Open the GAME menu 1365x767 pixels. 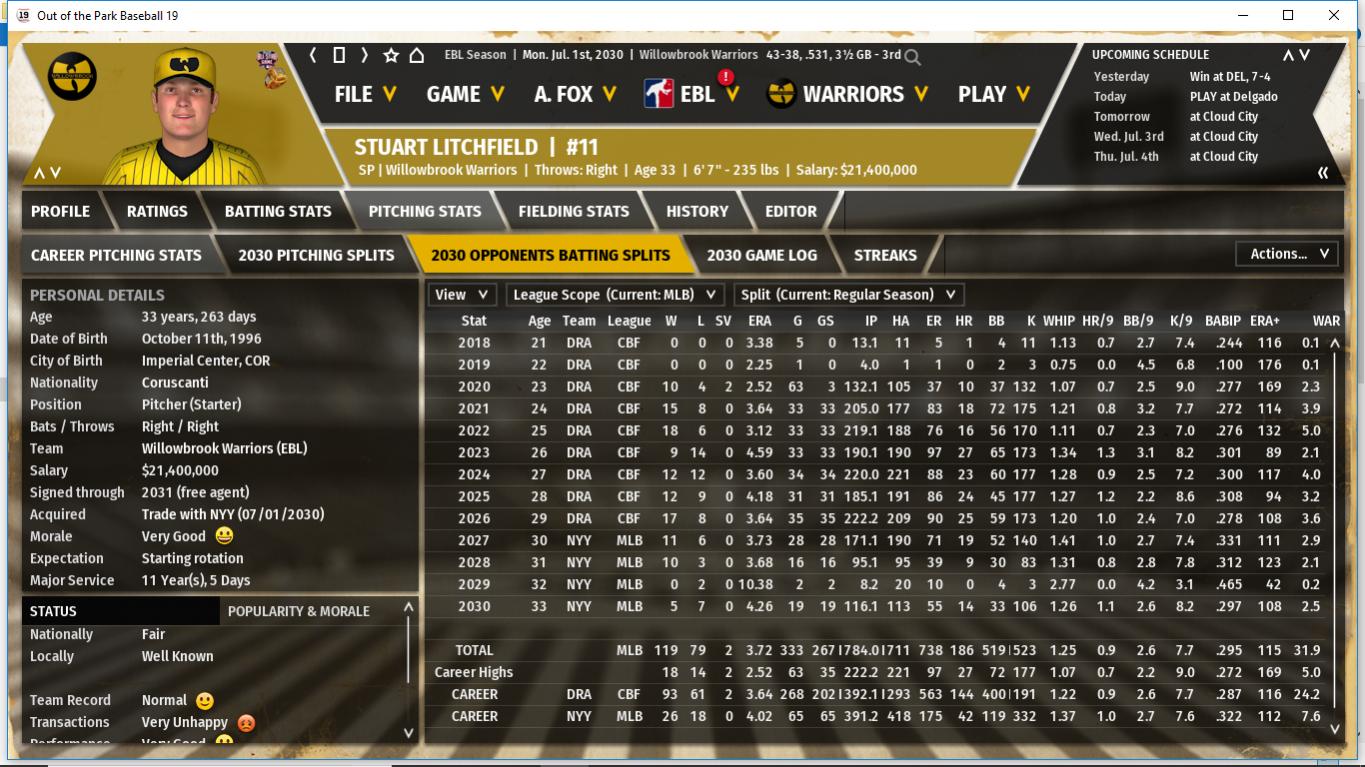(x=465, y=94)
